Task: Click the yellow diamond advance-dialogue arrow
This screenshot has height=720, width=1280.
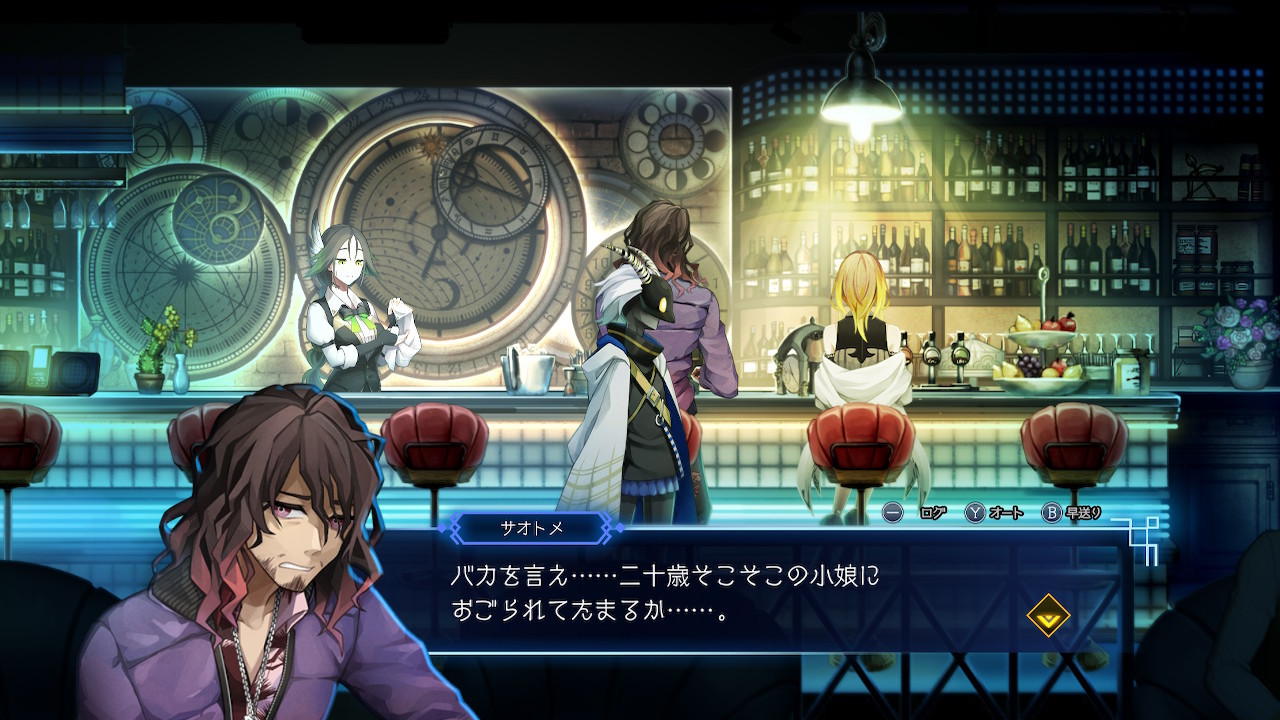Action: tap(1048, 617)
